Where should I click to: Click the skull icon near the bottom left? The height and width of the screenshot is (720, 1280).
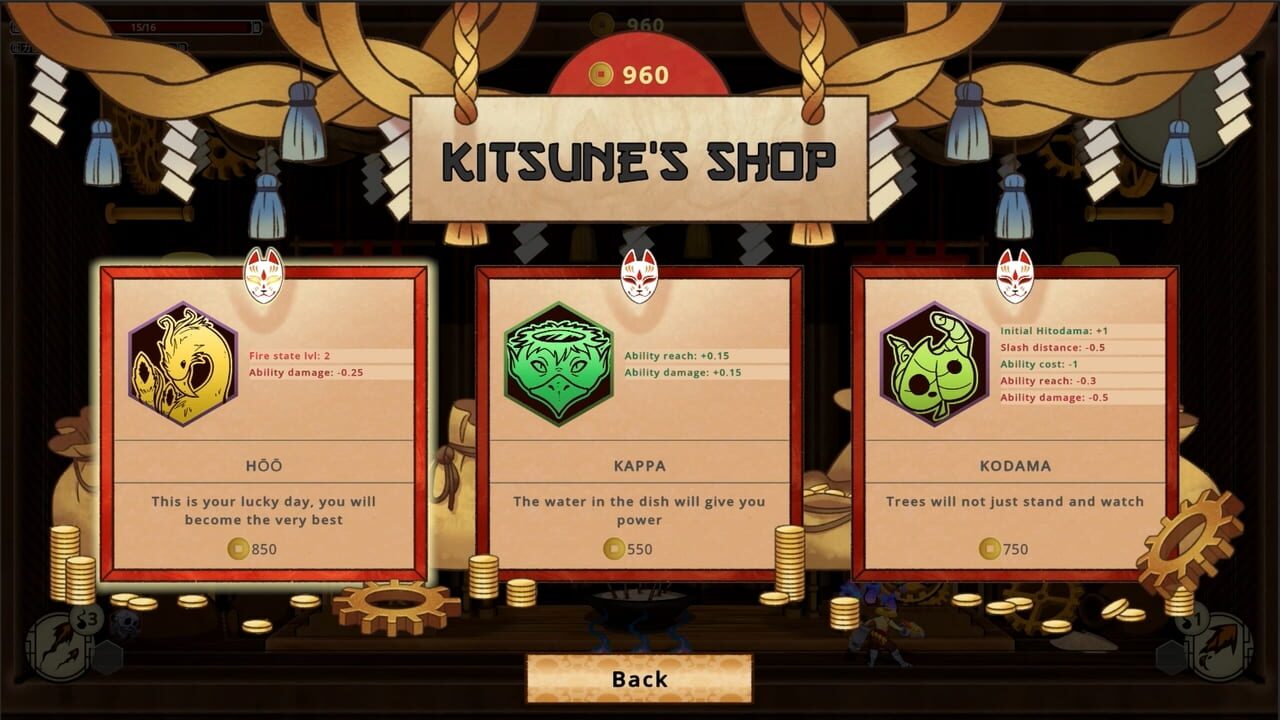(x=126, y=622)
